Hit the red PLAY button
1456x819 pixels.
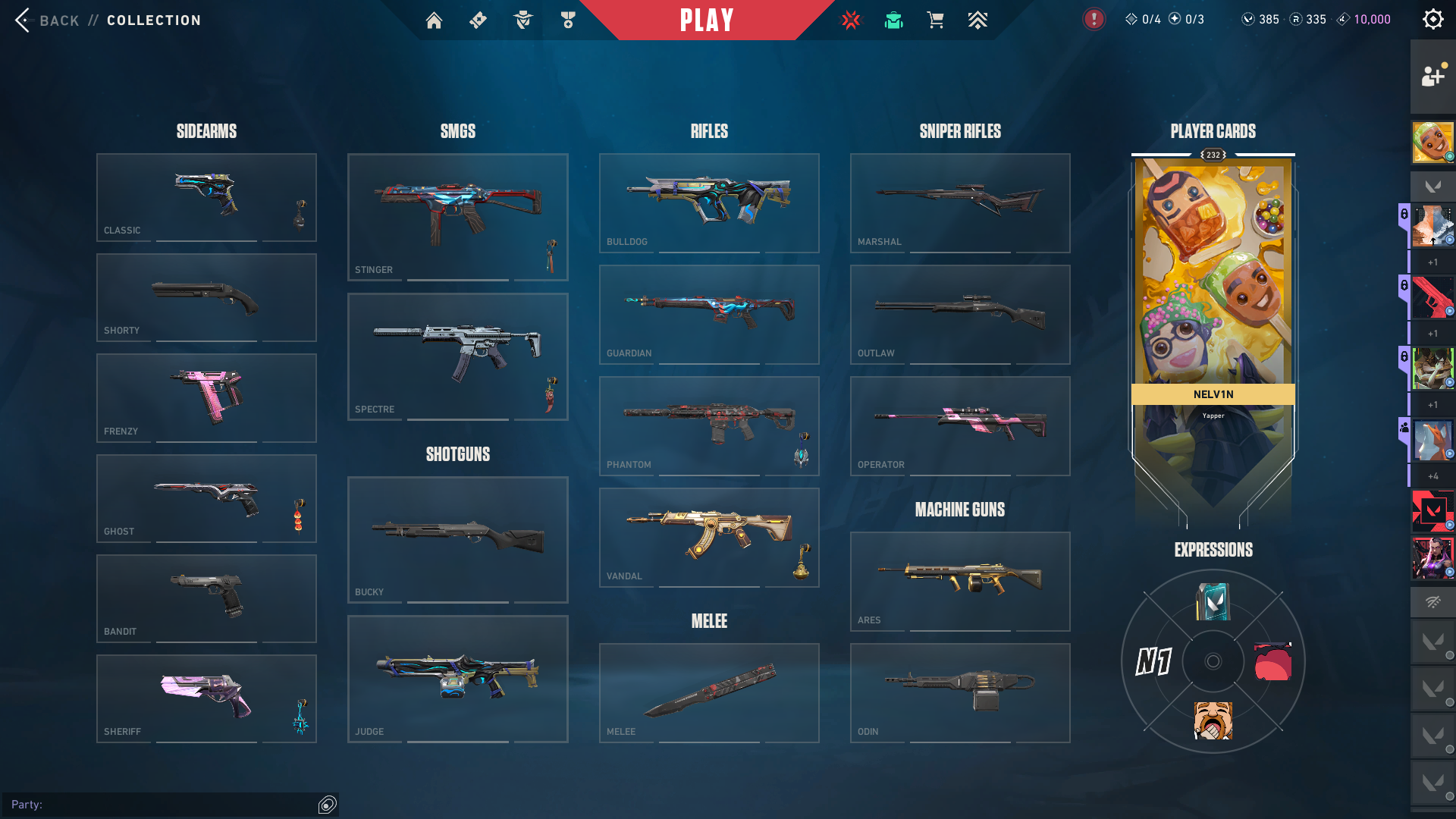(x=707, y=20)
